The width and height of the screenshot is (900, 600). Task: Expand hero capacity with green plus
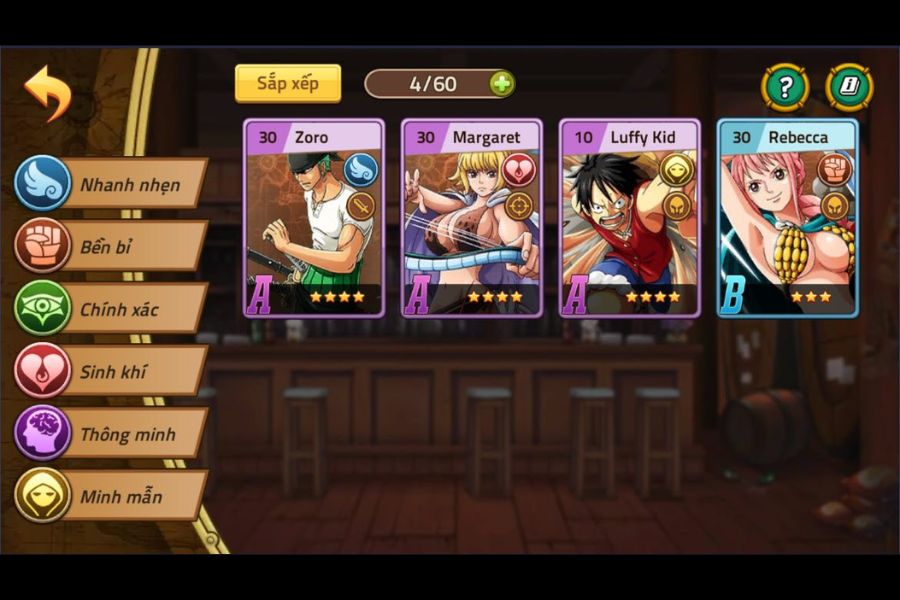click(501, 84)
